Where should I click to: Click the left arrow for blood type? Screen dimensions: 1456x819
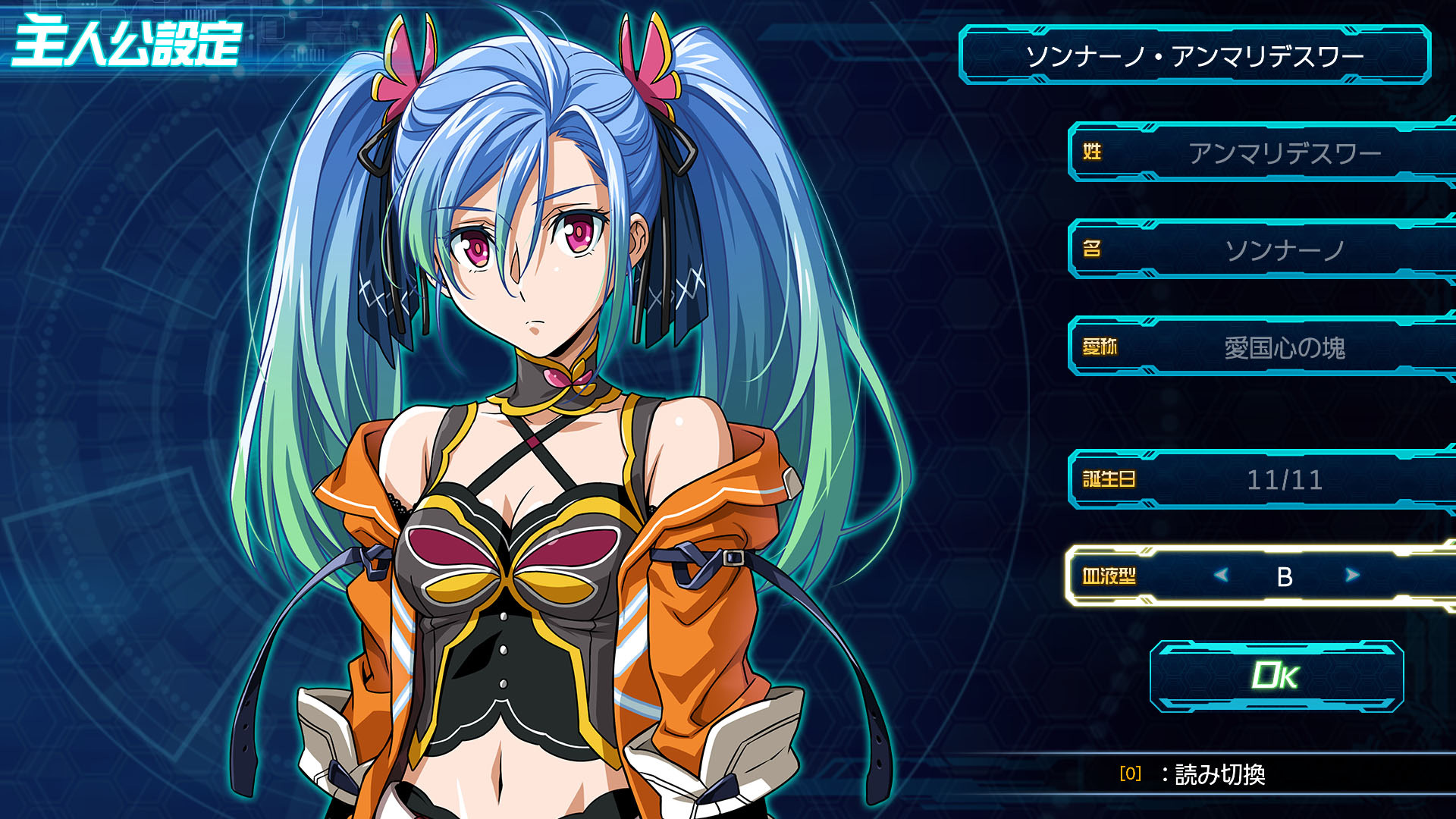[x=1221, y=576]
